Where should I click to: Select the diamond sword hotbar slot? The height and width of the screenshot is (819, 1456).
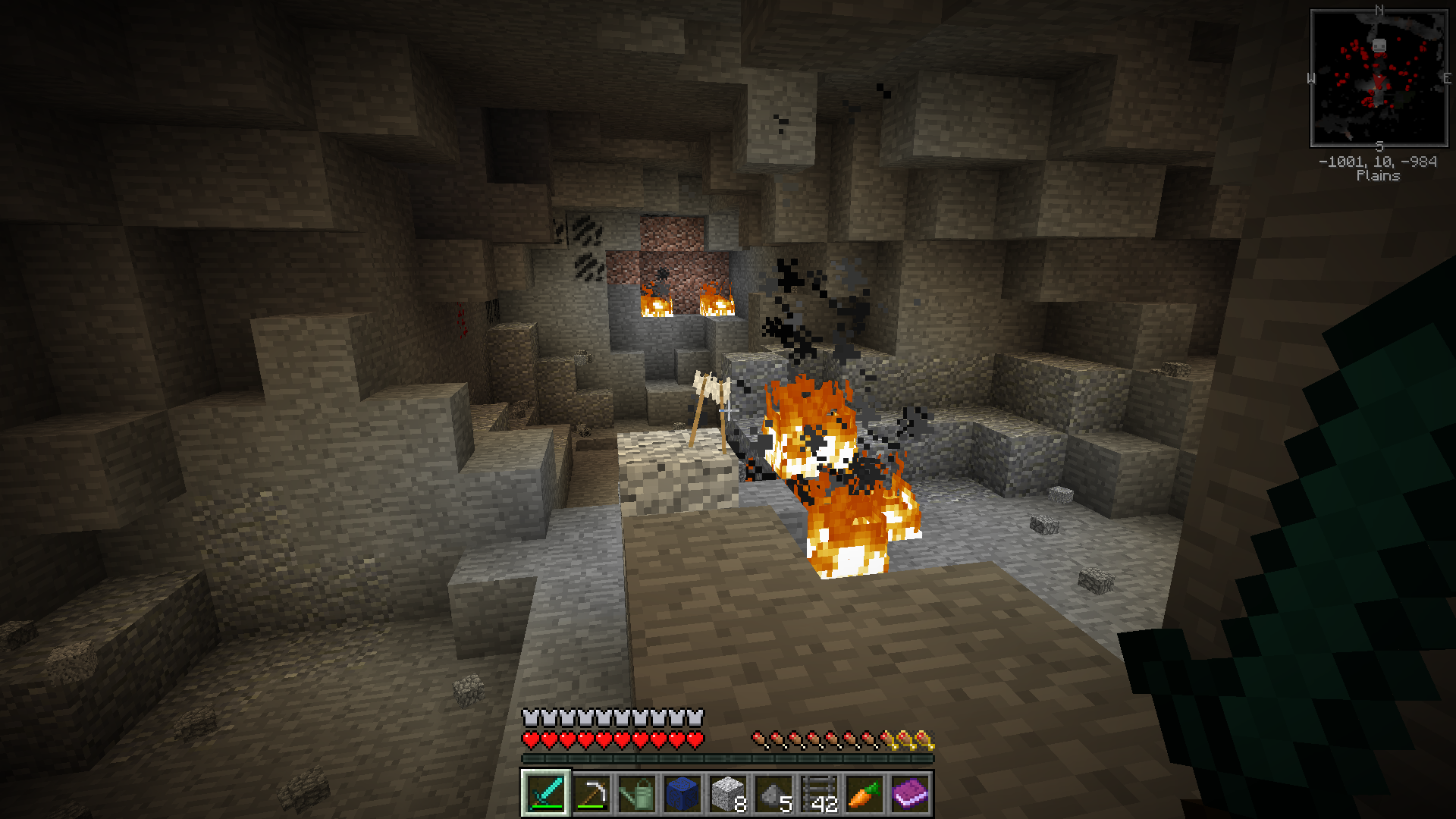click(x=546, y=794)
